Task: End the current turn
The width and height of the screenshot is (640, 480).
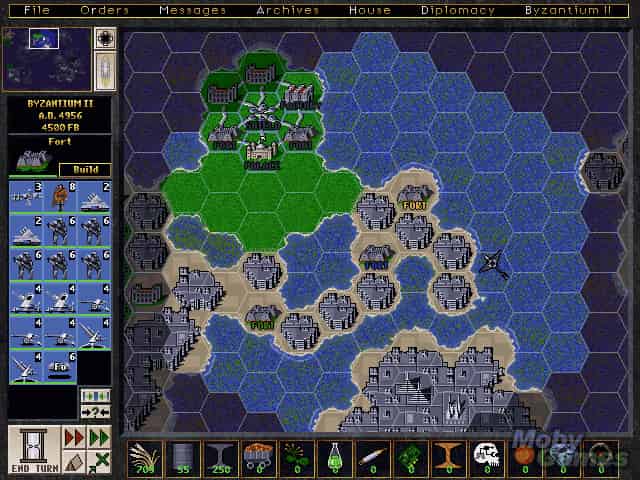Action: pos(35,448)
